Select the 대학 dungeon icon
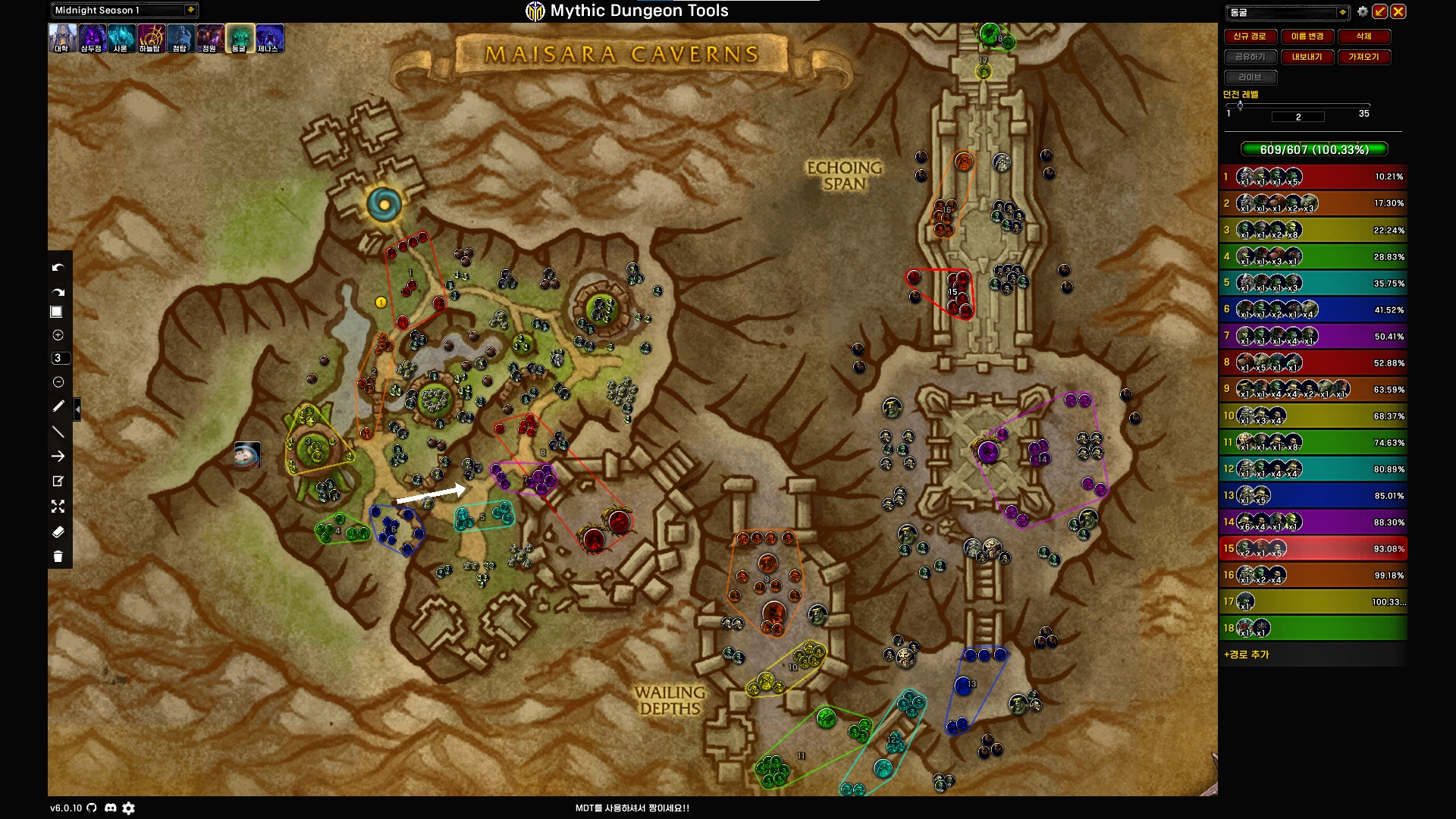 62,38
